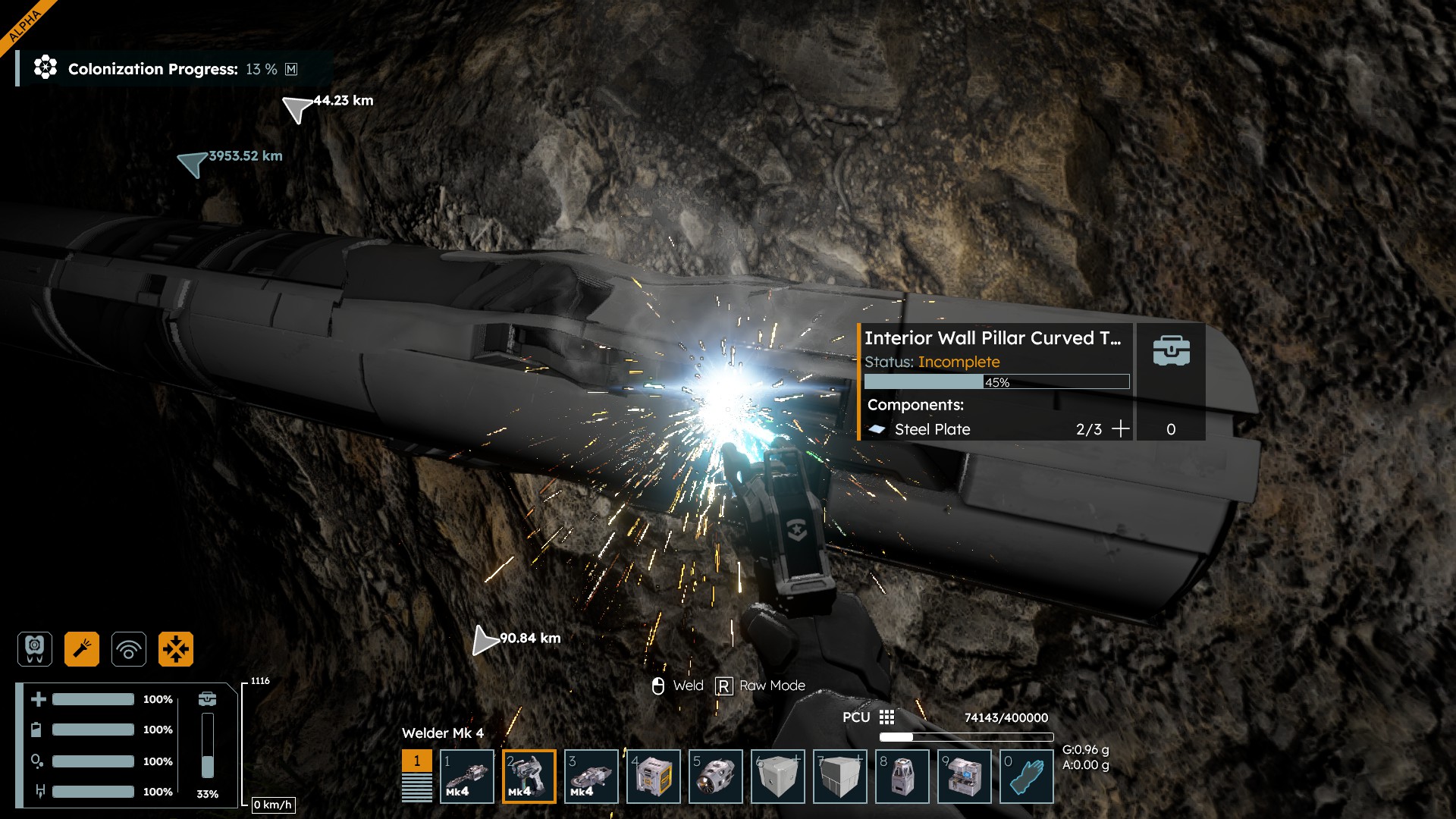Select the machine block in hotbar slot 9
The height and width of the screenshot is (819, 1456).
coord(965,777)
